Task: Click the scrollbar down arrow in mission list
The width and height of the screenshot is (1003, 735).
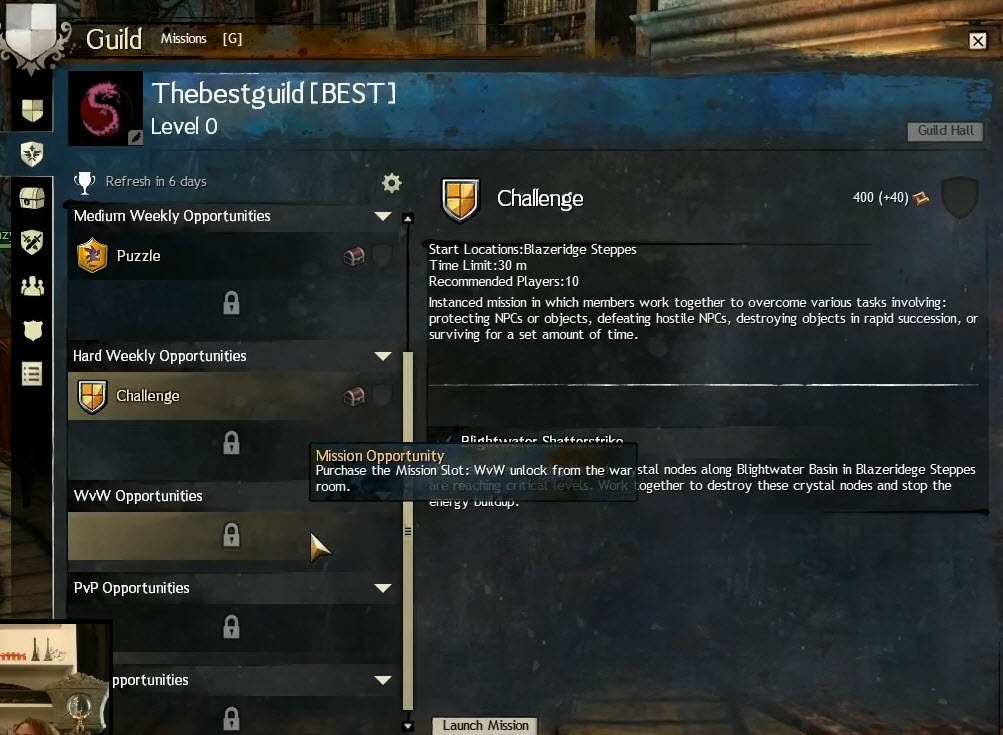Action: pos(407,726)
